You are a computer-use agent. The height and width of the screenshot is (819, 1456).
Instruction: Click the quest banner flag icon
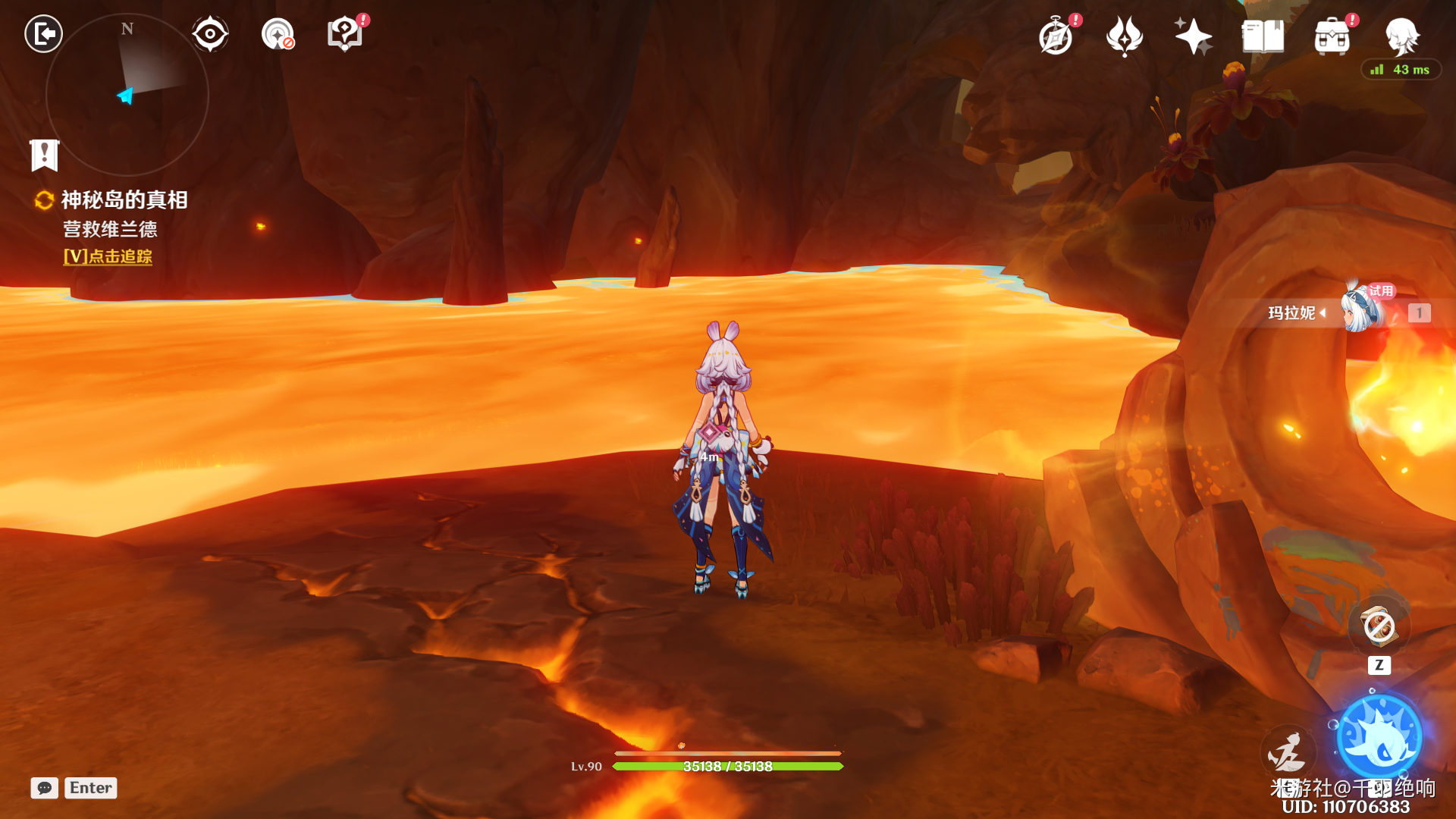click(x=45, y=155)
